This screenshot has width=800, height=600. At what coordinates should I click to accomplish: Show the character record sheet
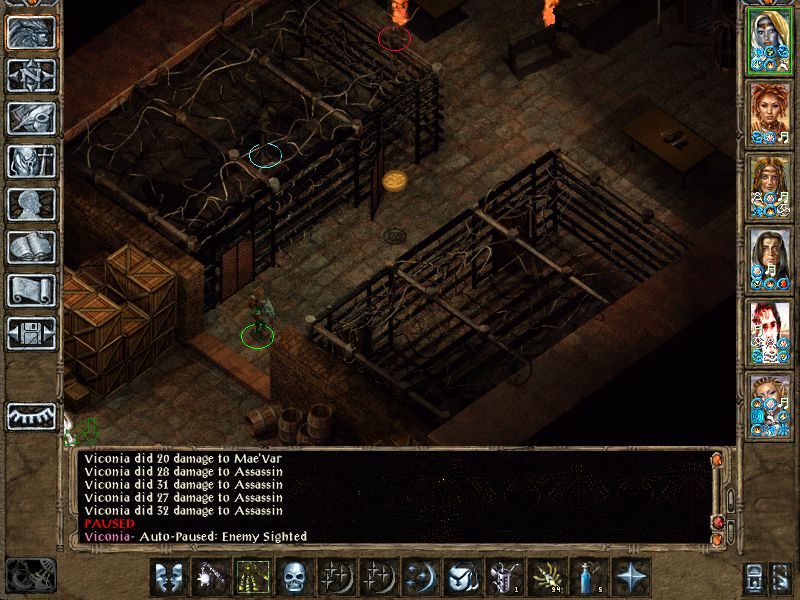(x=31, y=205)
